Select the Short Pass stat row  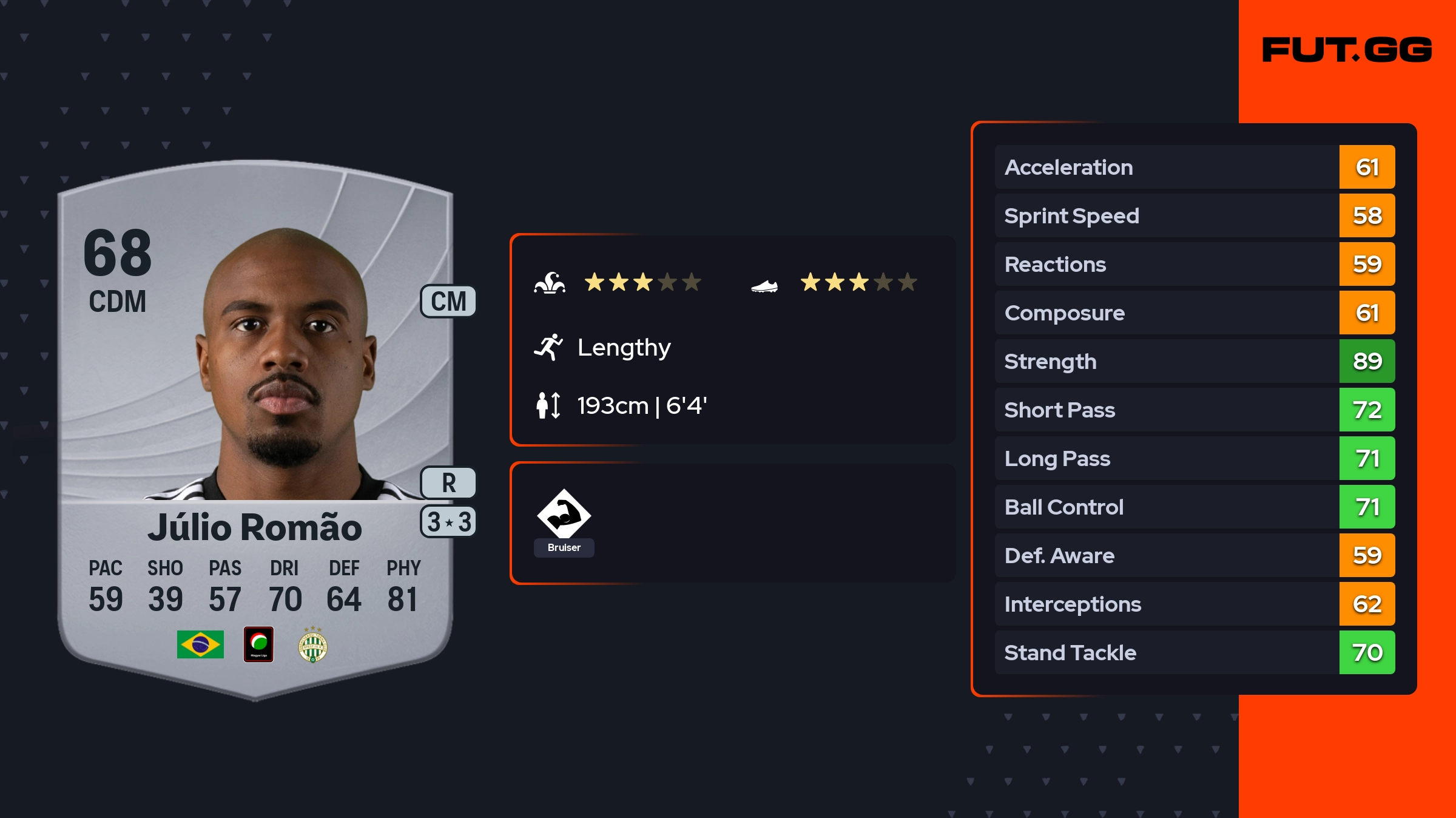pyautogui.click(x=1194, y=410)
